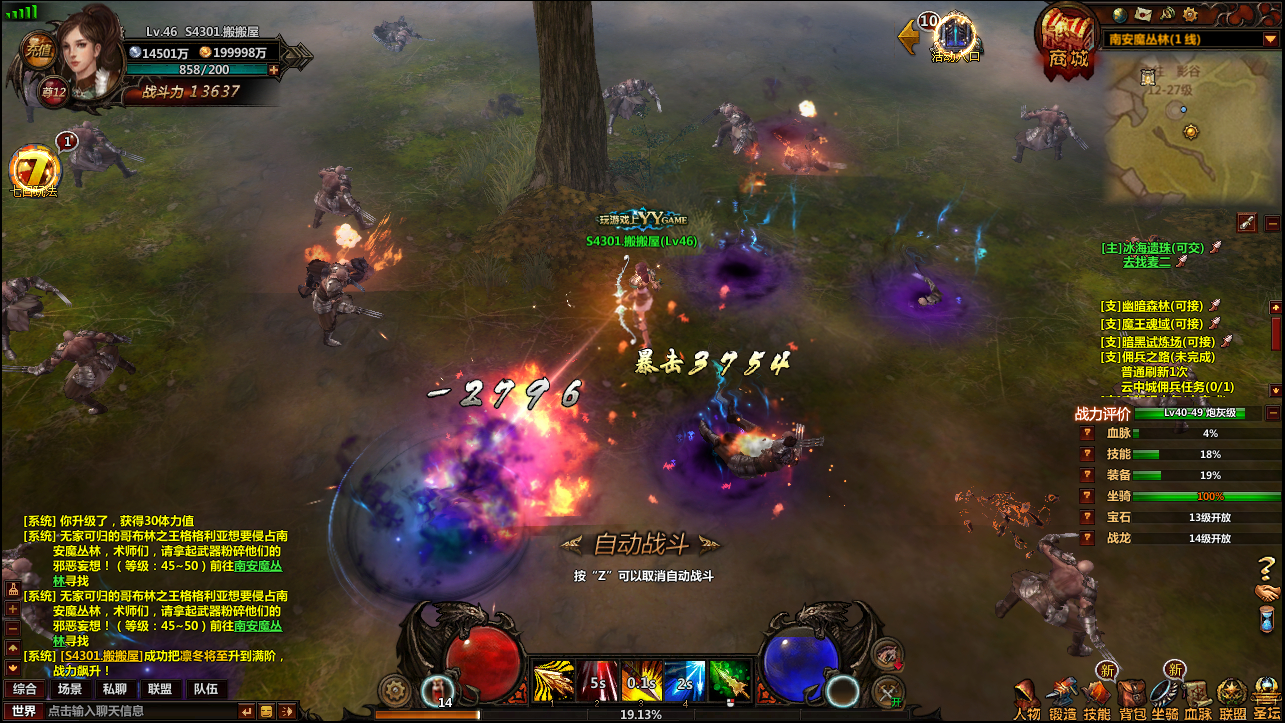Open the 背包 backpack inventory

(1132, 699)
